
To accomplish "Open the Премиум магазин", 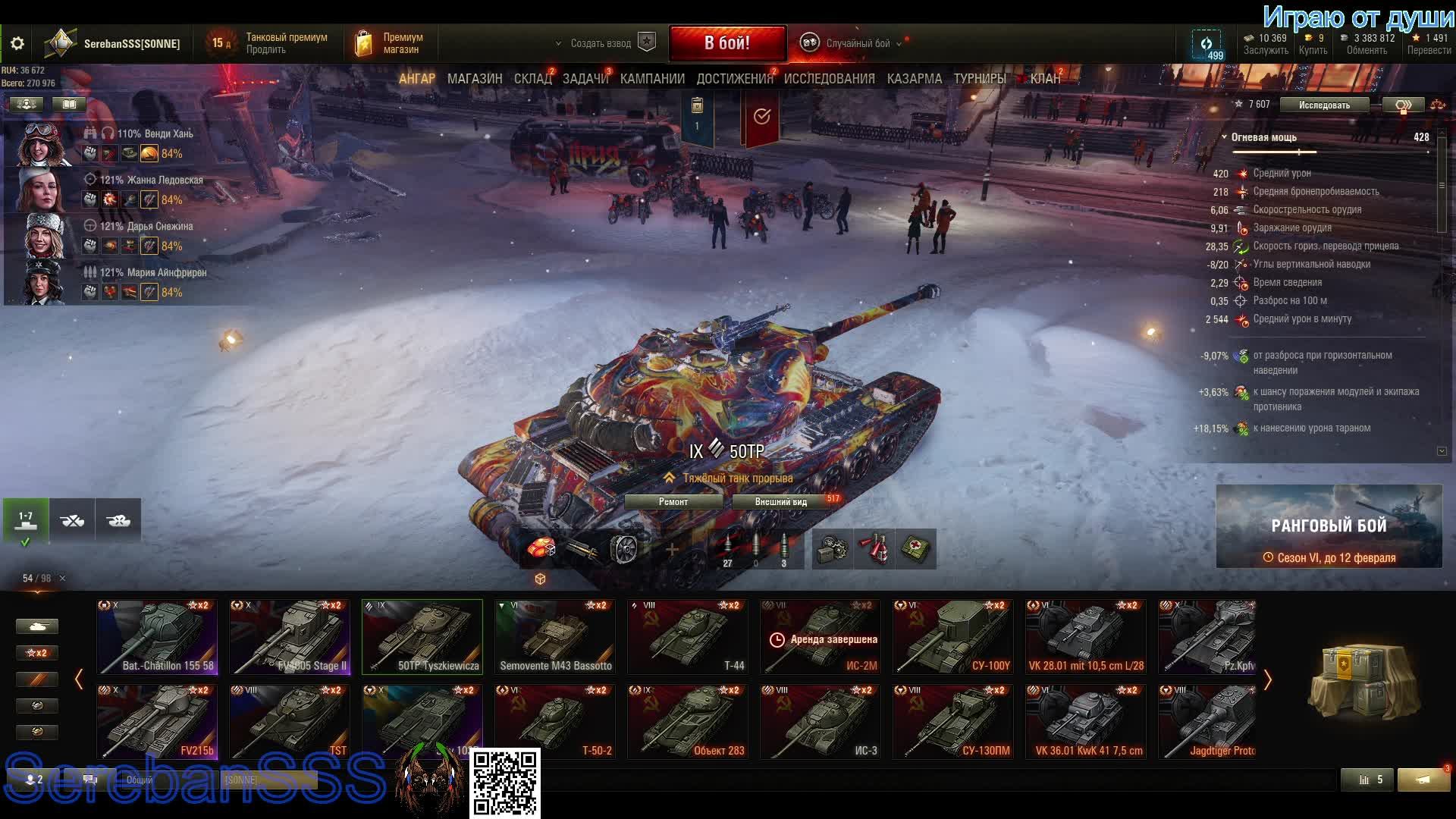I will click(x=388, y=43).
